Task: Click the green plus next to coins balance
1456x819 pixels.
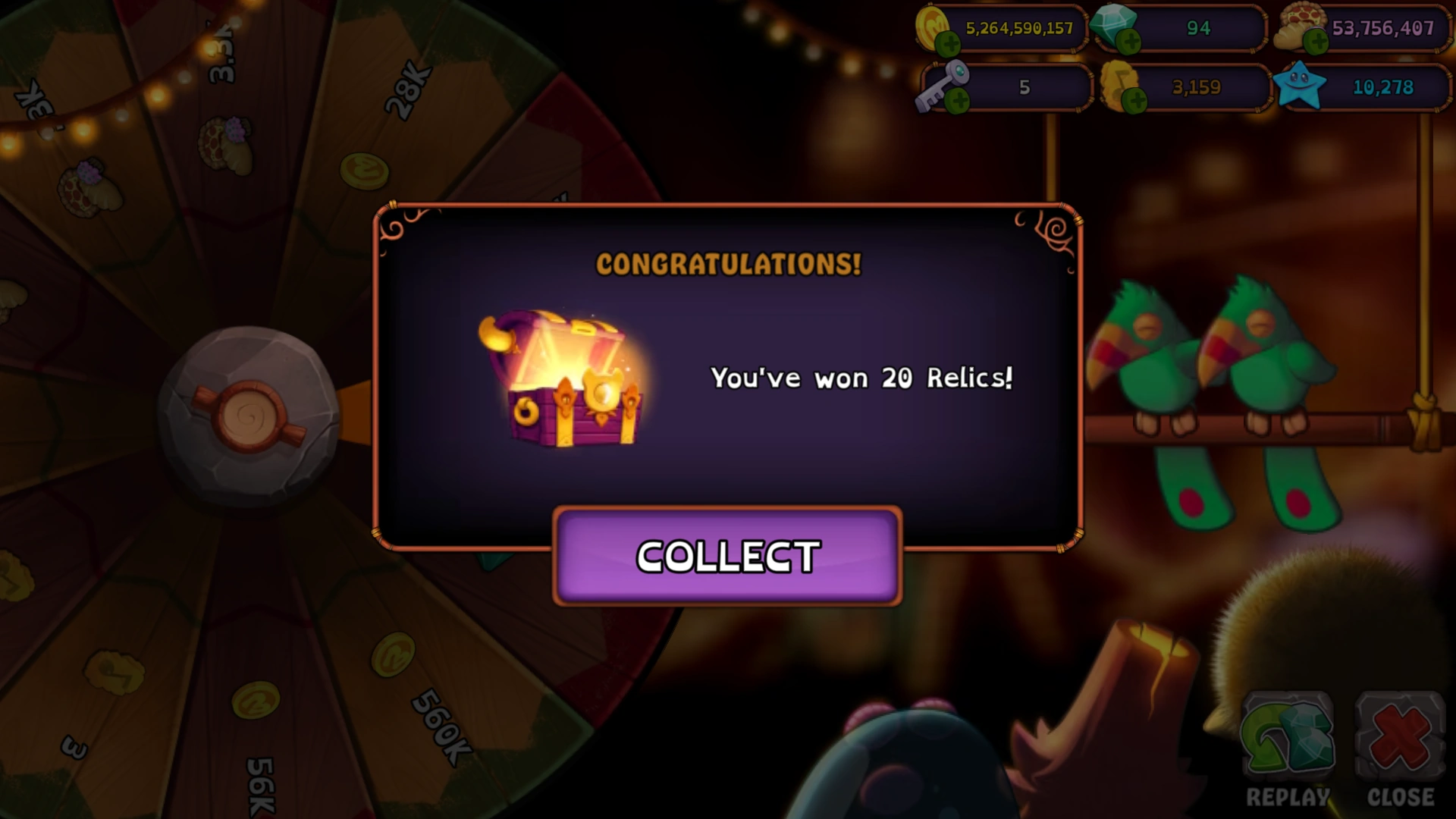Action: [950, 44]
